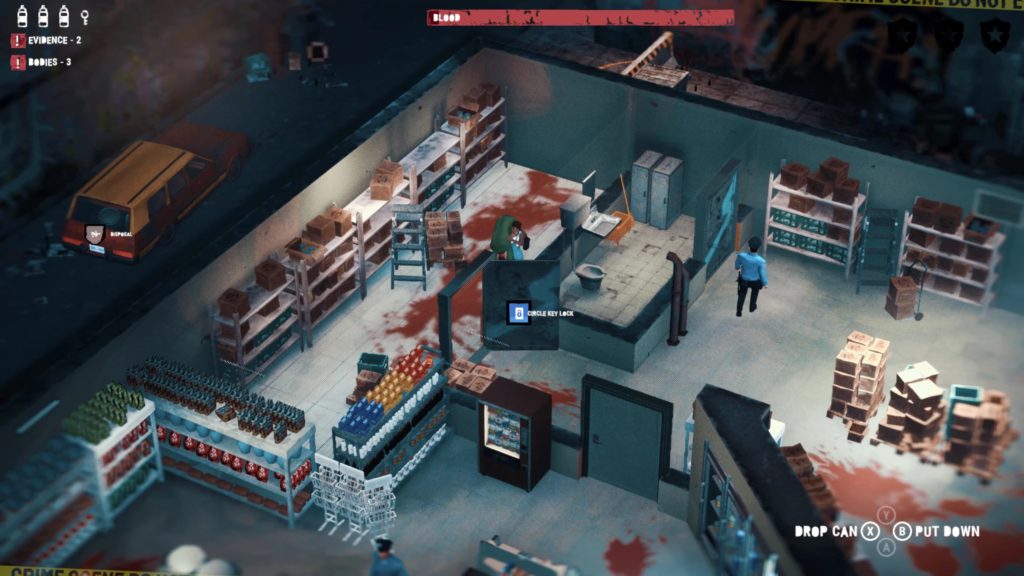The height and width of the screenshot is (576, 1024).
Task: Click the Disposal marker on the car
Action: coord(96,235)
